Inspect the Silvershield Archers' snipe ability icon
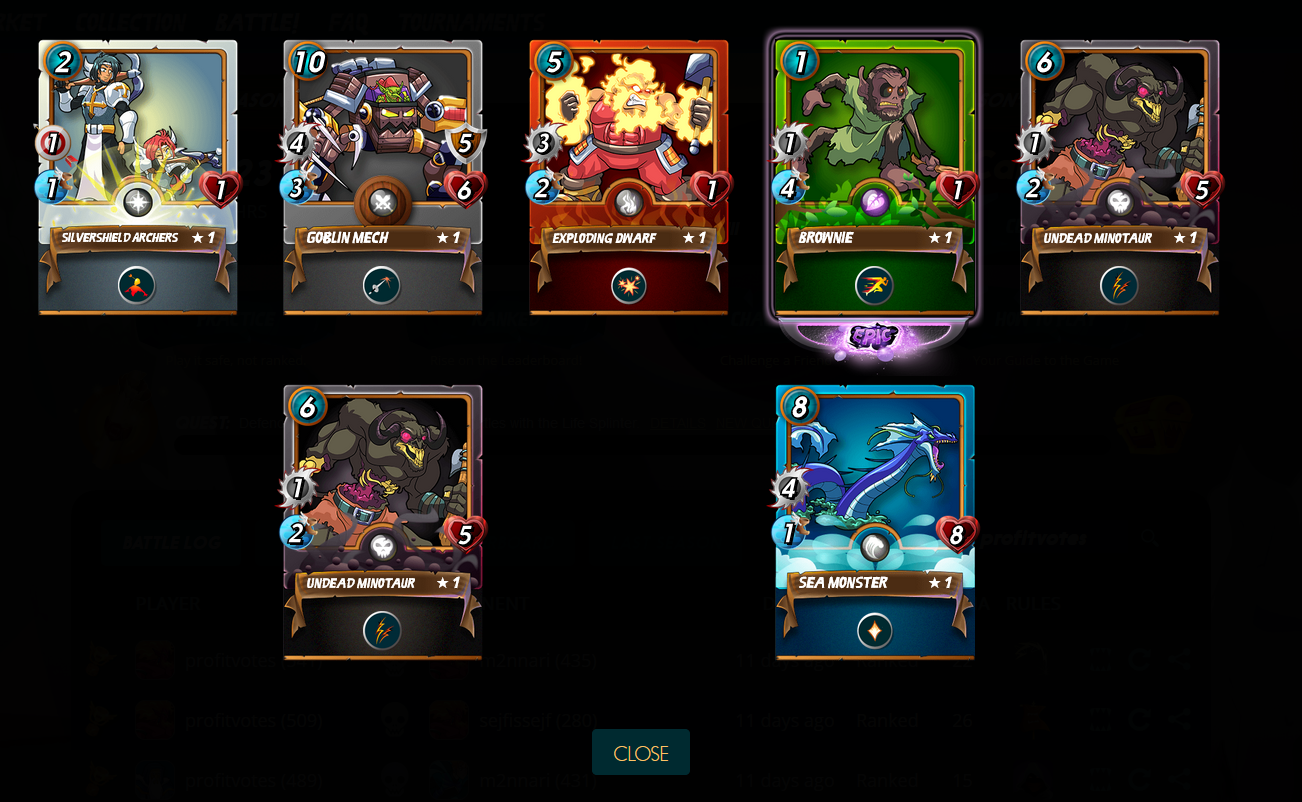 pos(137,286)
